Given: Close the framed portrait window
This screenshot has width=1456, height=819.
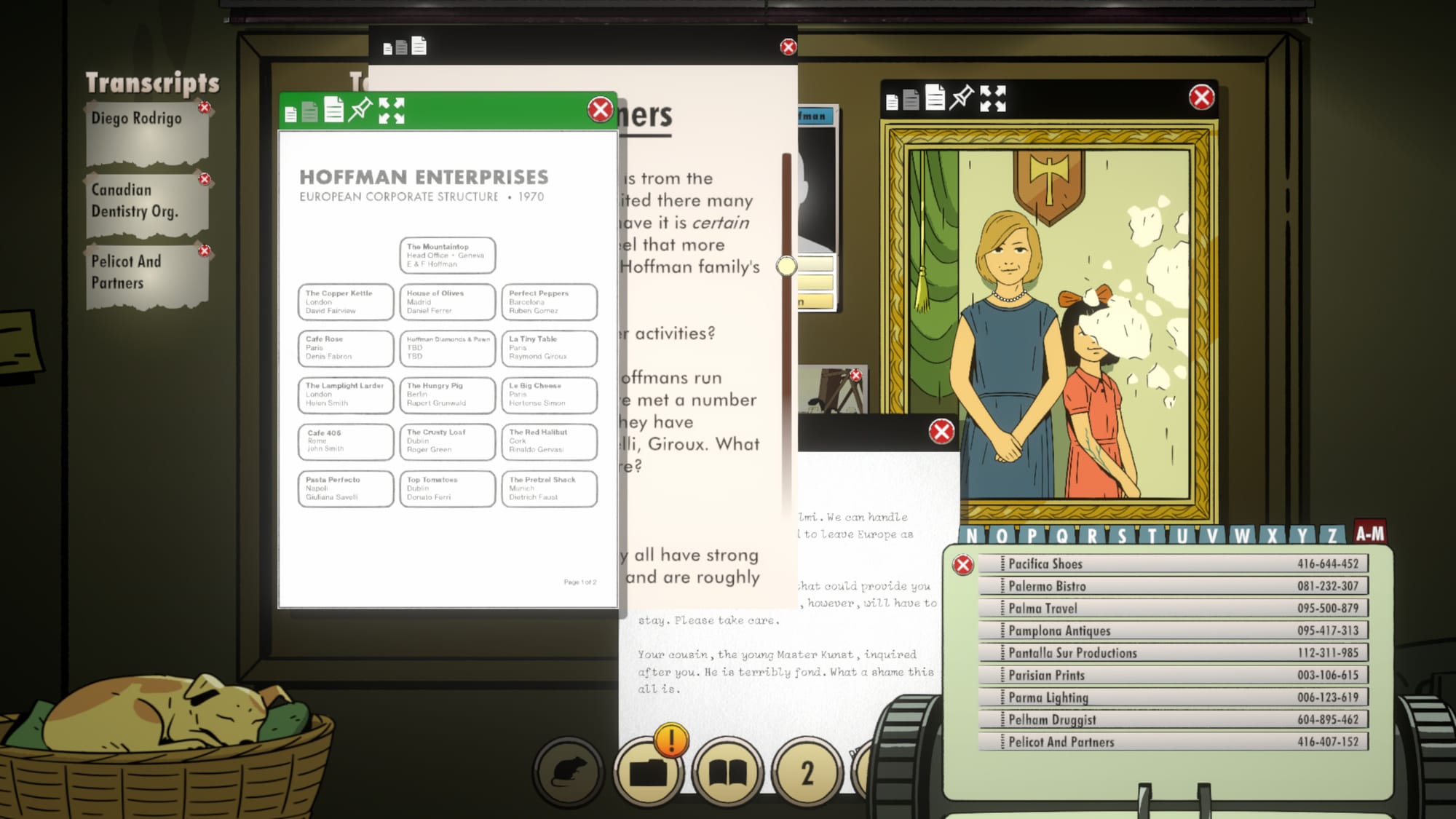Looking at the screenshot, I should (1201, 98).
